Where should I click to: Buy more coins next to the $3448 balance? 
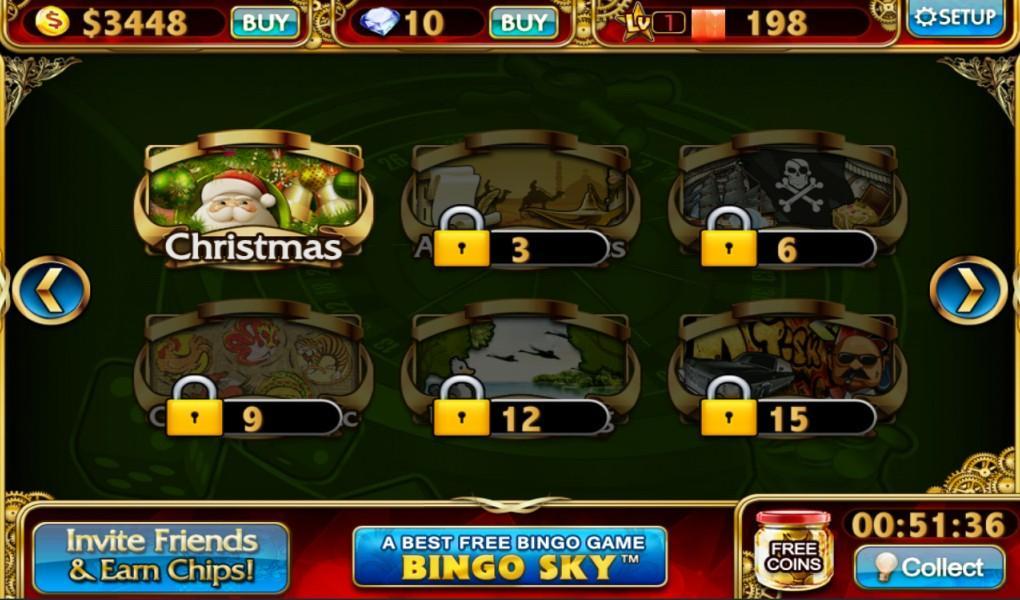coord(265,22)
